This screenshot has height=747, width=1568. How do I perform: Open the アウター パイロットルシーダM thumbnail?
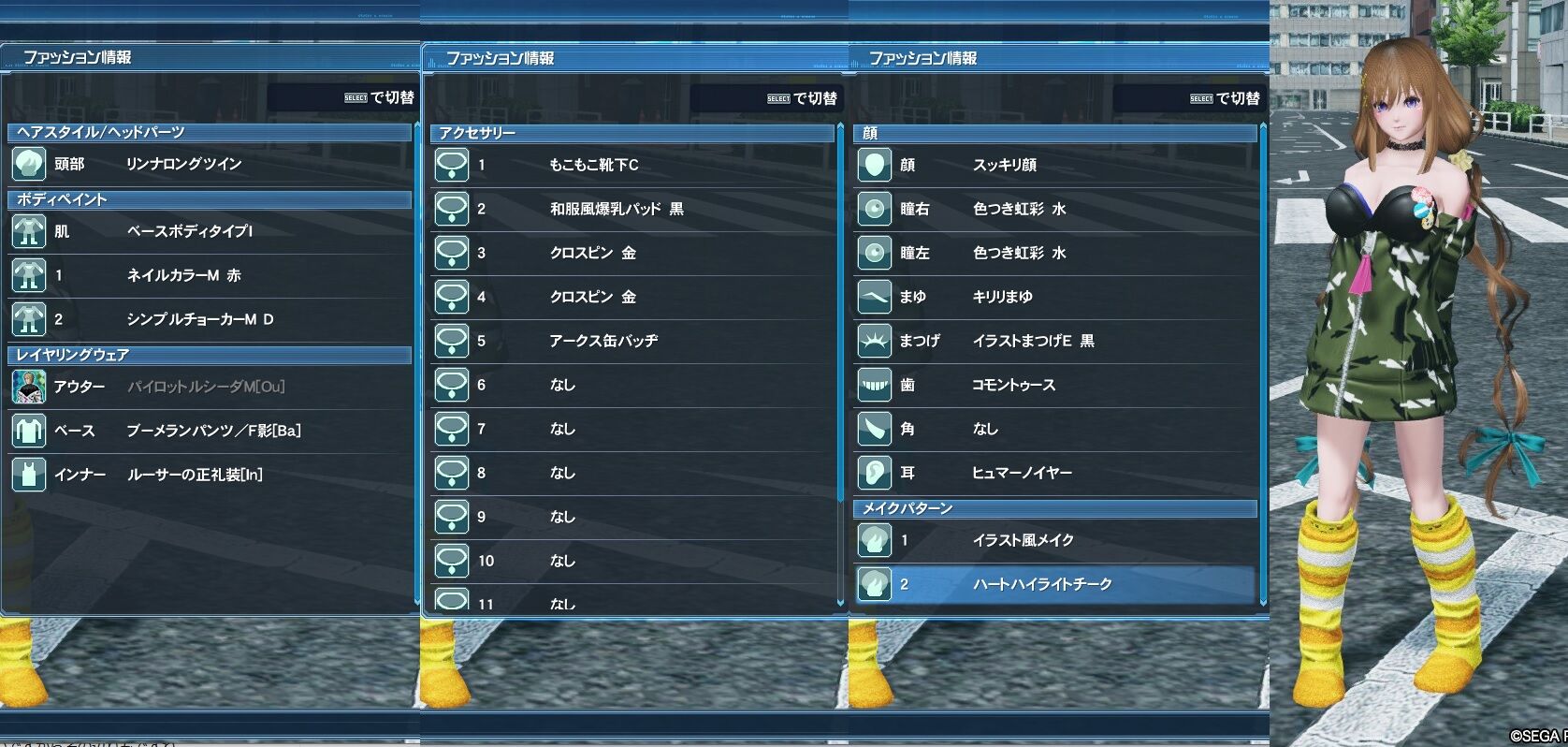click(x=29, y=385)
